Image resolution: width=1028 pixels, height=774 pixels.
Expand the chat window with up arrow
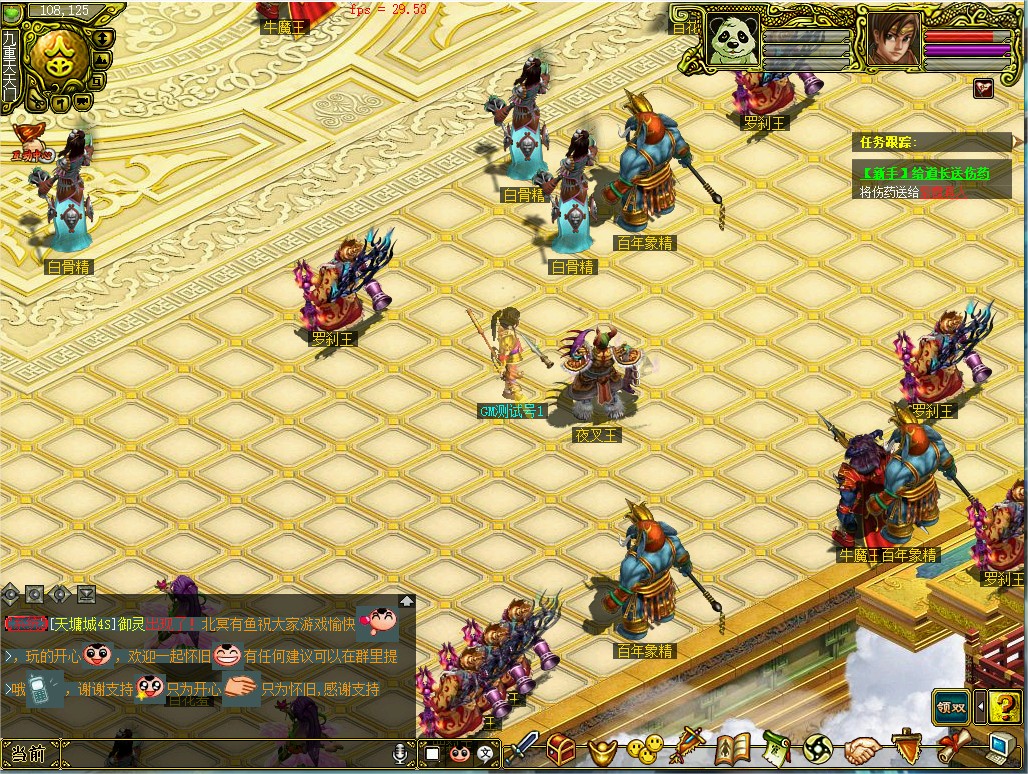pyautogui.click(x=407, y=601)
